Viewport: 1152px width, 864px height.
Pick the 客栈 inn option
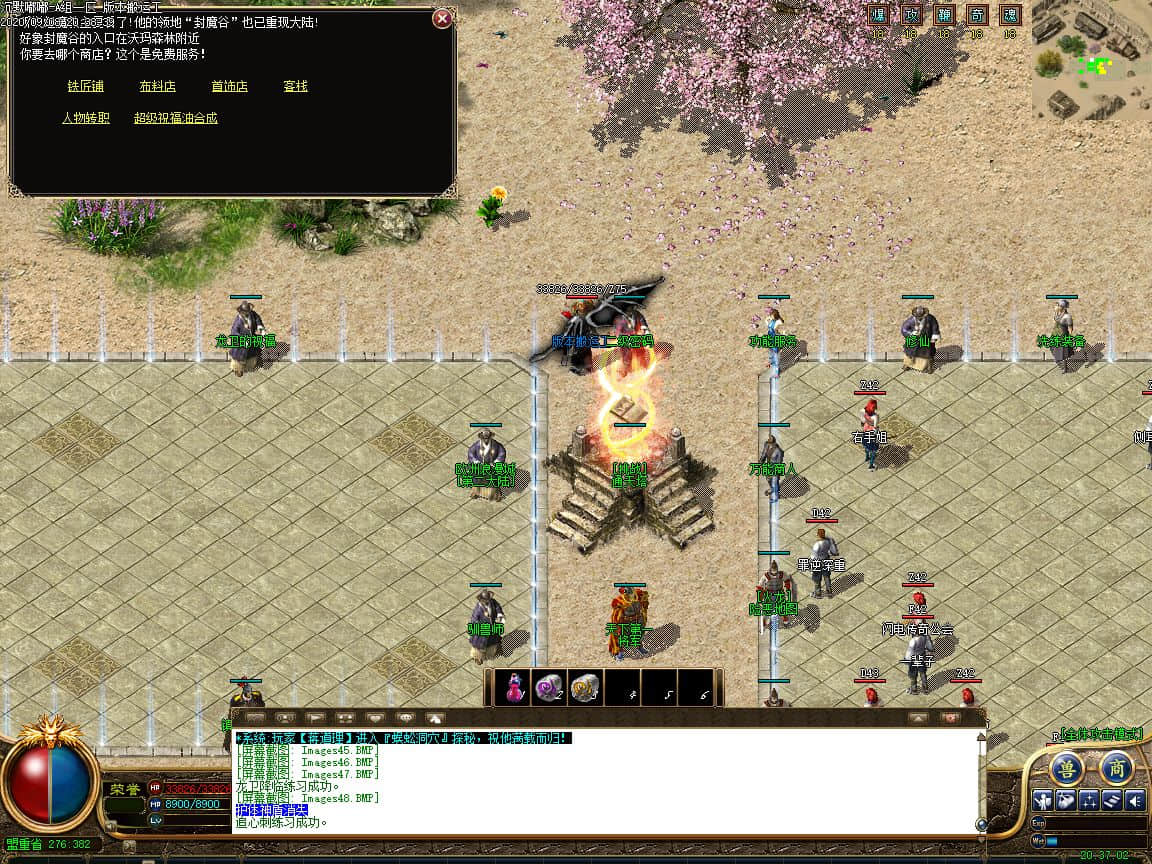coord(295,86)
